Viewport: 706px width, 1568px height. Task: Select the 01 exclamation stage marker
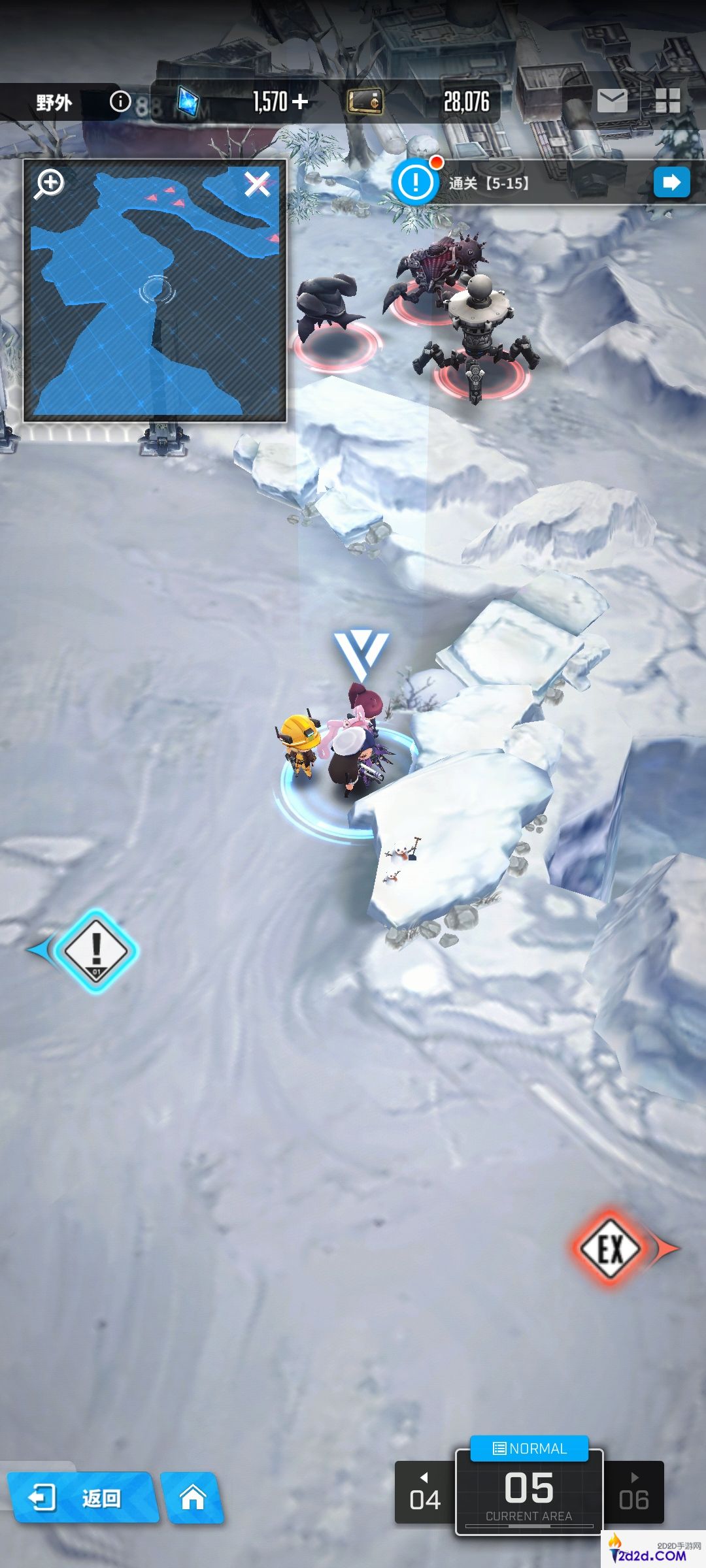point(96,951)
